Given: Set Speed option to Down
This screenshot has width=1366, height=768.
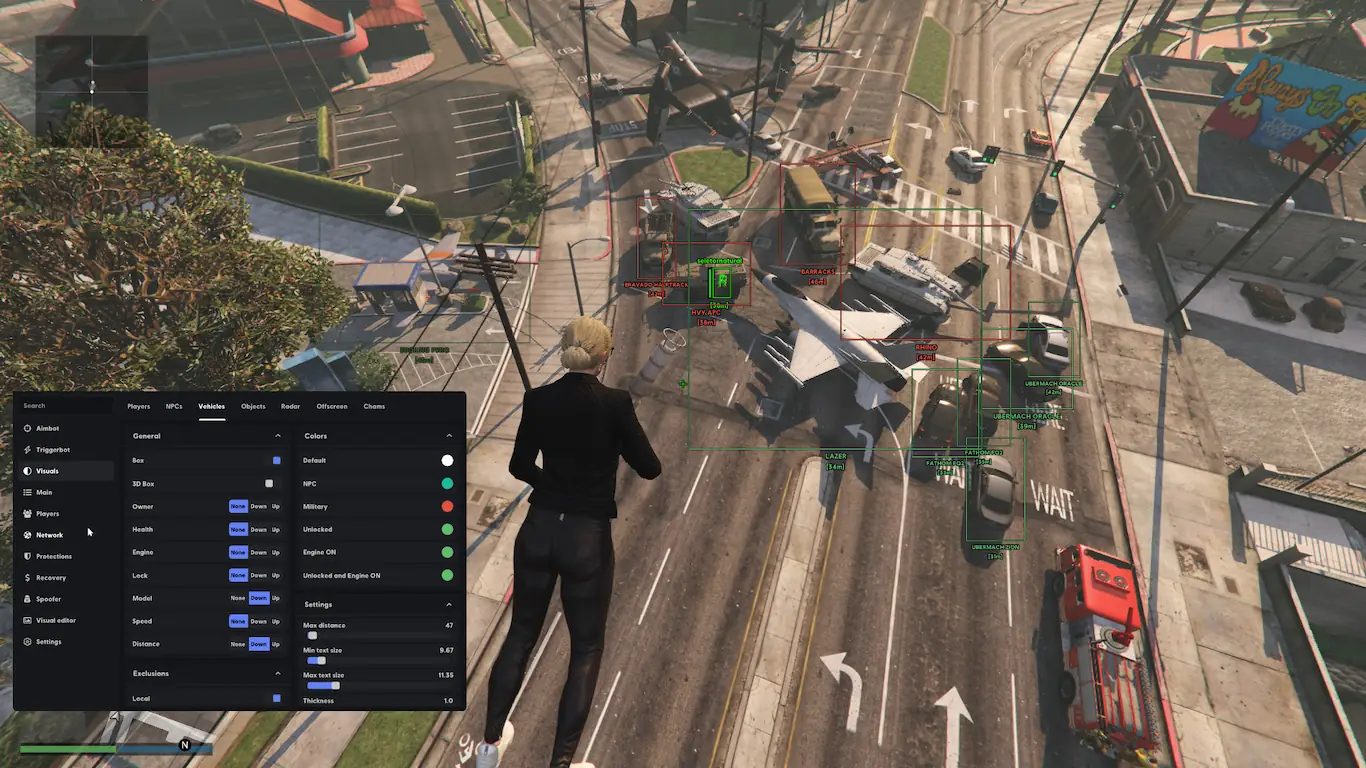Looking at the screenshot, I should point(258,621).
